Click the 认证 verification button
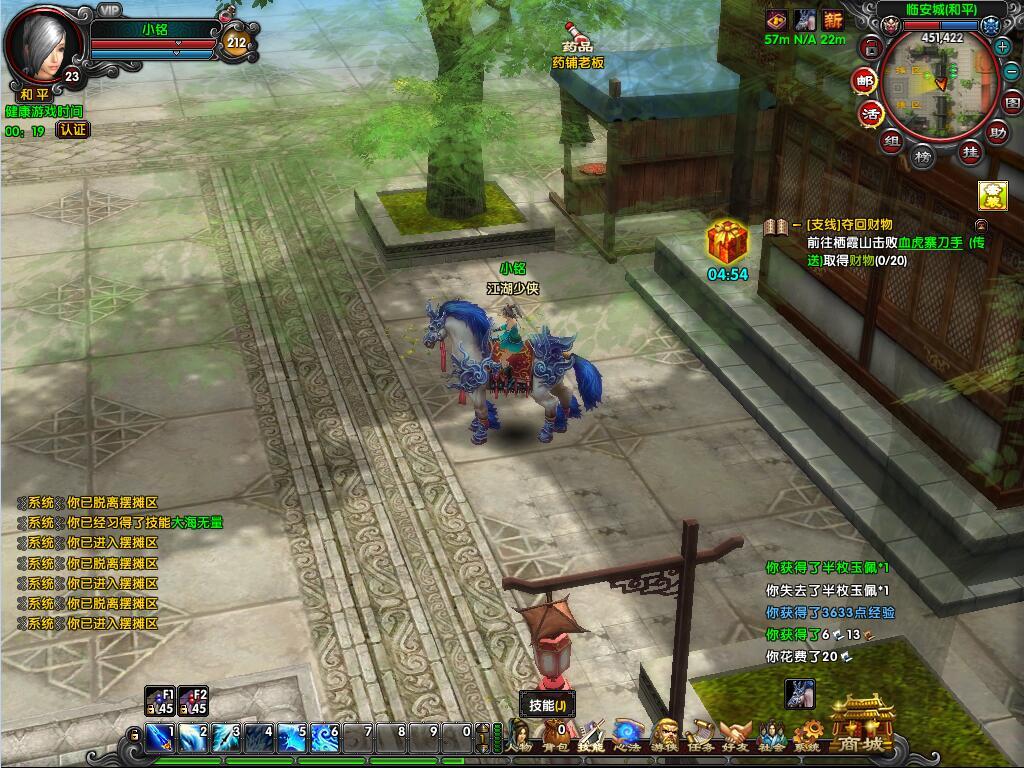 (x=72, y=130)
